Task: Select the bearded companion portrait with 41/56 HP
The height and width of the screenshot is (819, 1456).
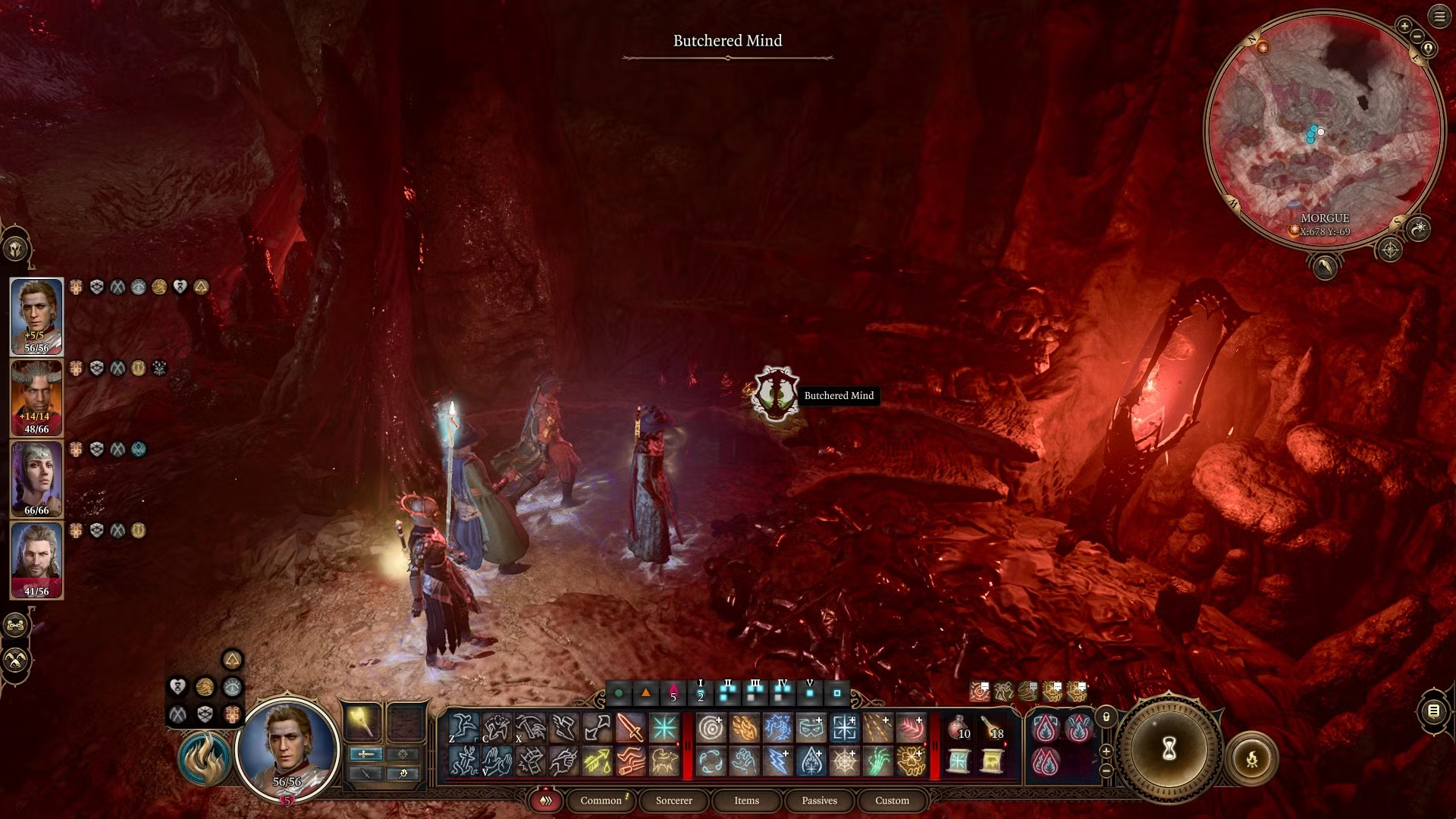Action: (x=36, y=560)
